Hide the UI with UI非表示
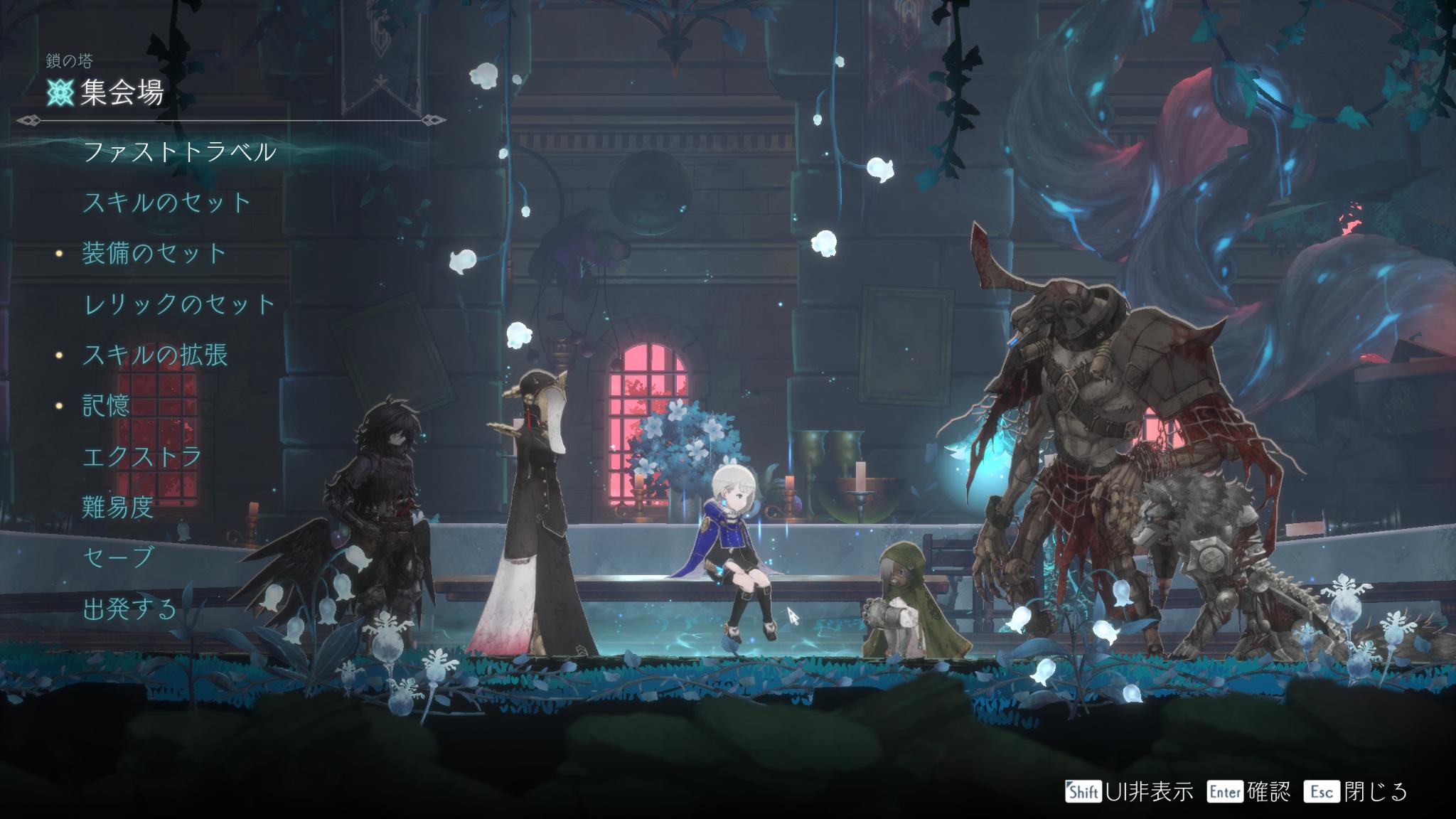Viewport: 1456px width, 819px height. point(1129,791)
